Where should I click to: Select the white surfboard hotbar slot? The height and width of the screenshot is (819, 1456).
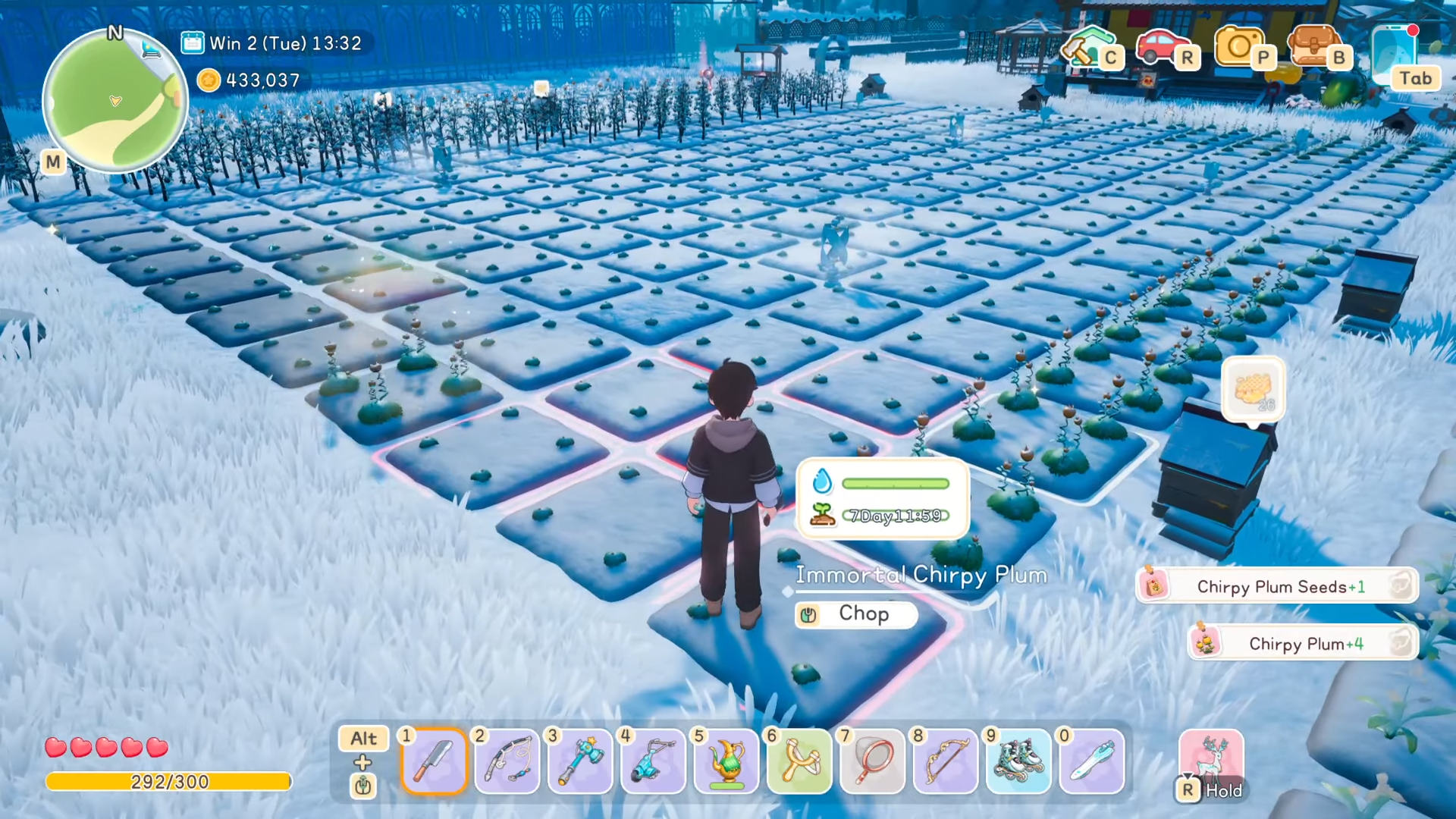[x=1091, y=761]
